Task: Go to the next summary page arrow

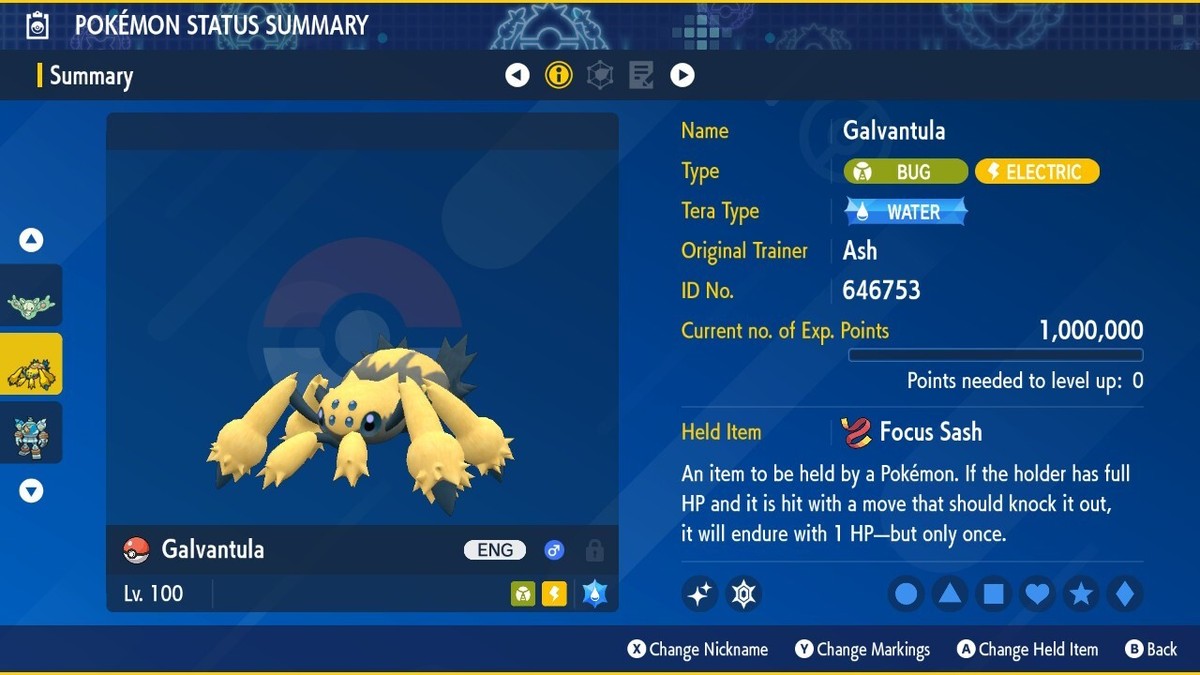Action: 682,75
